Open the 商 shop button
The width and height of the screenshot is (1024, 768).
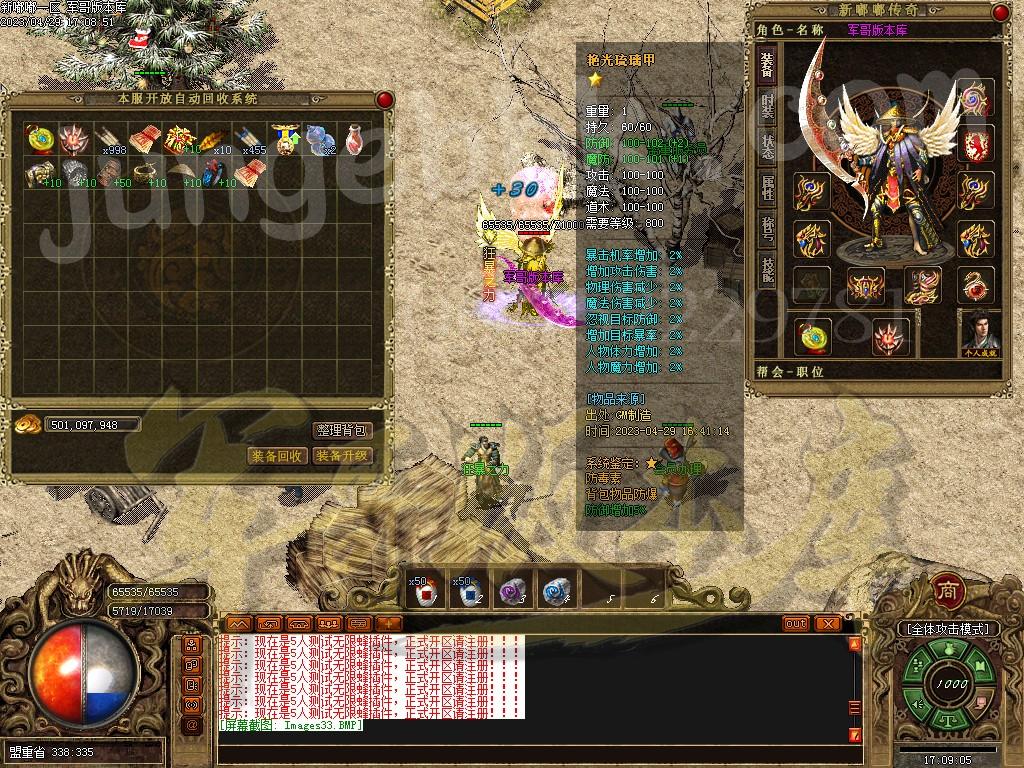coord(946,590)
